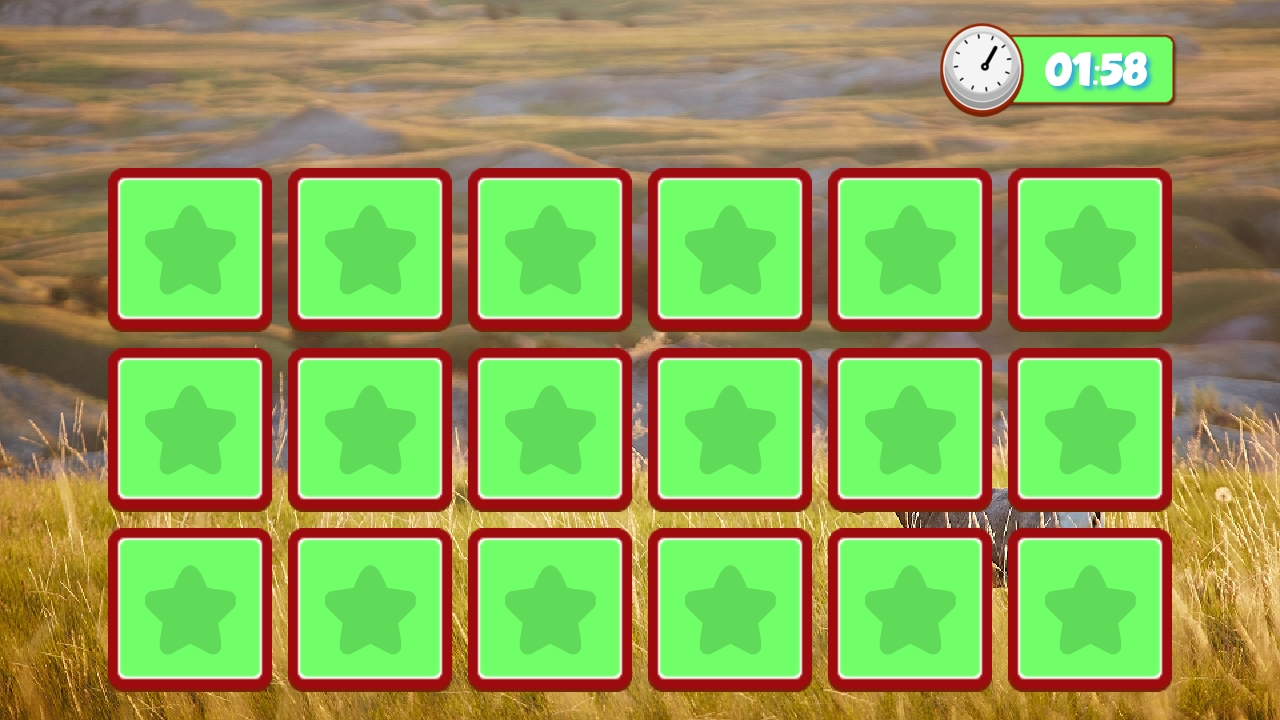The width and height of the screenshot is (1280, 720).
Task: Flip the second card in the middle row
Action: pyautogui.click(x=370, y=428)
